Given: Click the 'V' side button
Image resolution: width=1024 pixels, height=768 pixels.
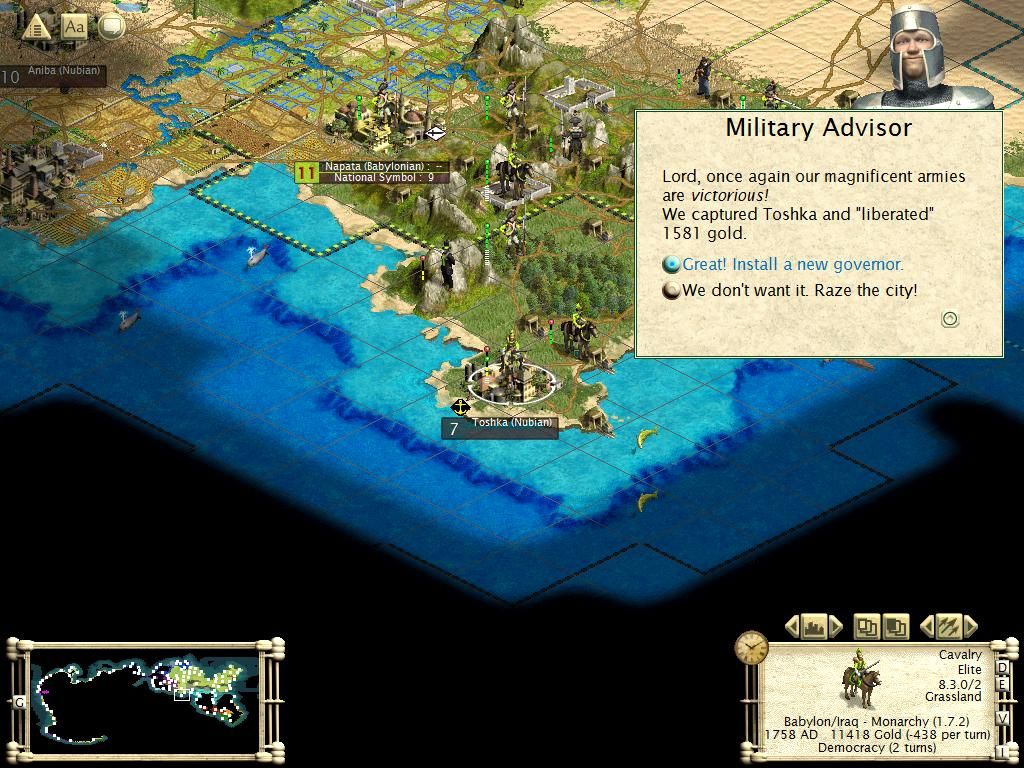Looking at the screenshot, I should coord(1004,720).
